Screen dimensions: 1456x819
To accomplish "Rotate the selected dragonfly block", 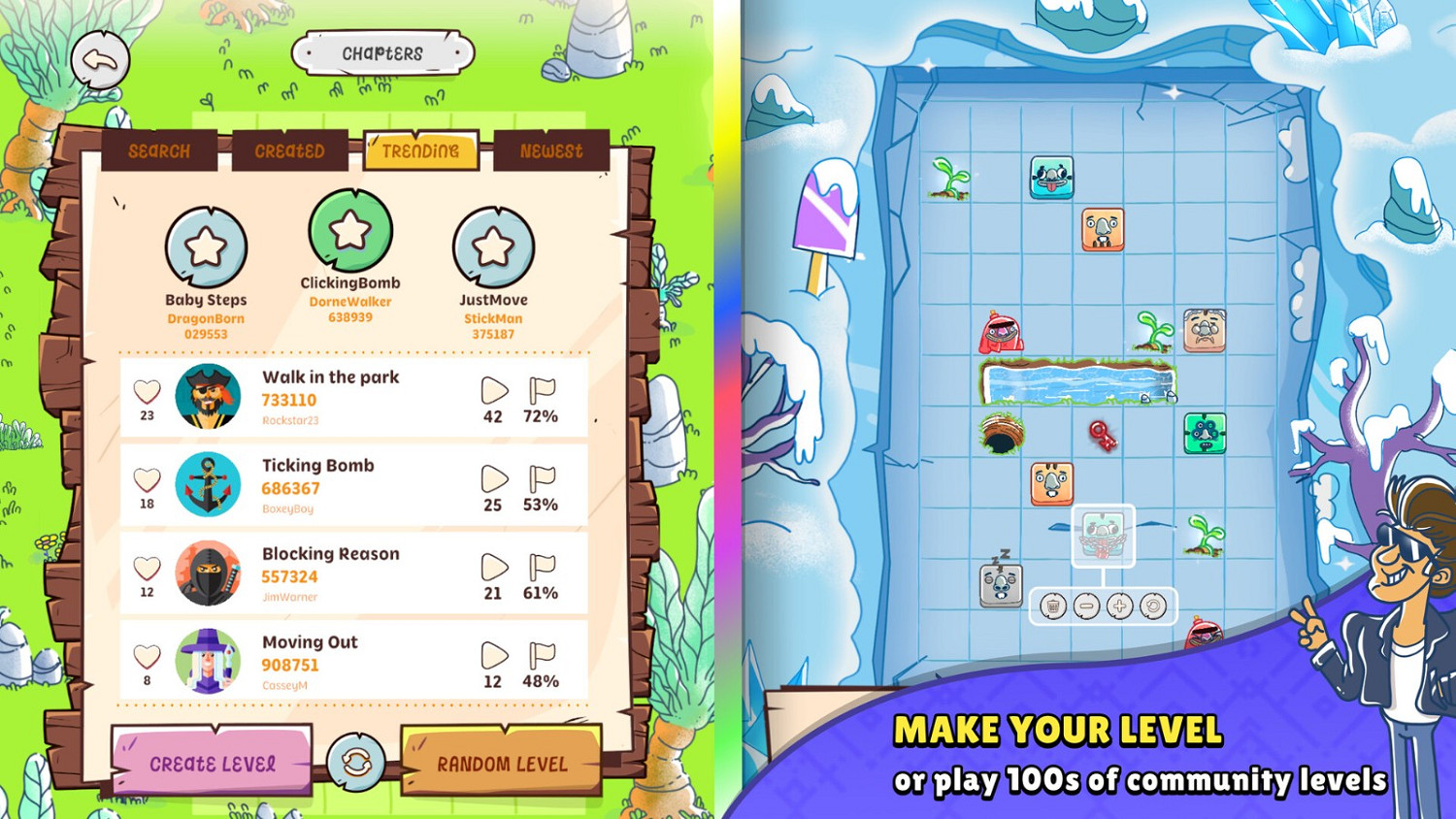I will pyautogui.click(x=1154, y=606).
